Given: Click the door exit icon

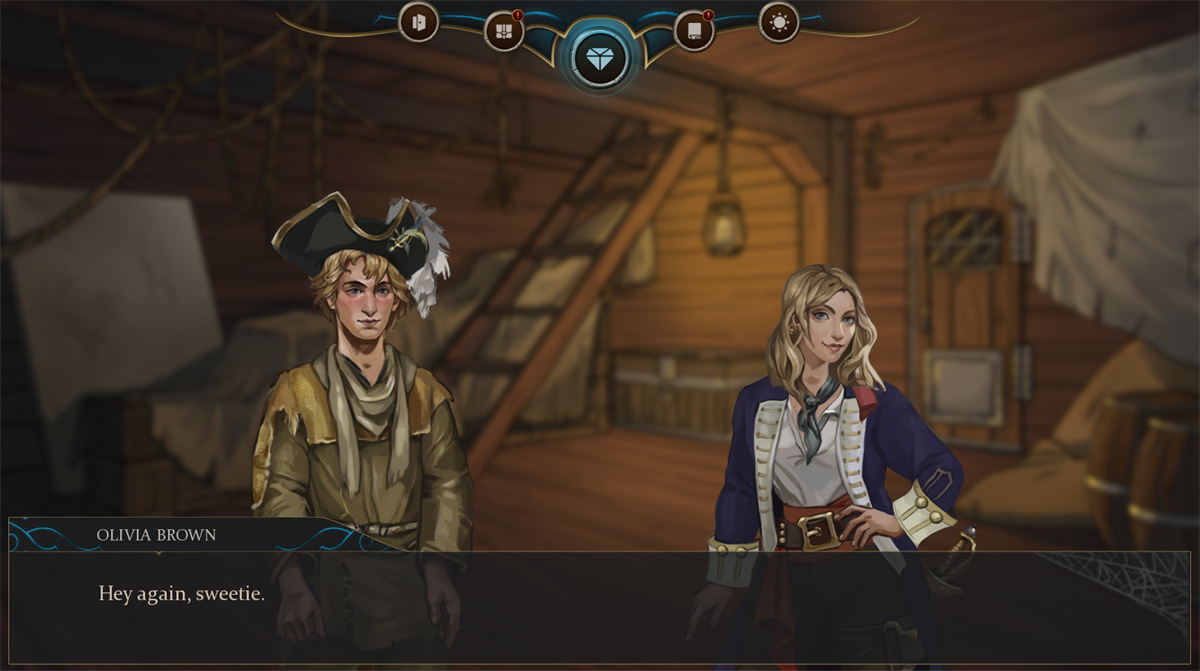Looking at the screenshot, I should (x=418, y=22).
